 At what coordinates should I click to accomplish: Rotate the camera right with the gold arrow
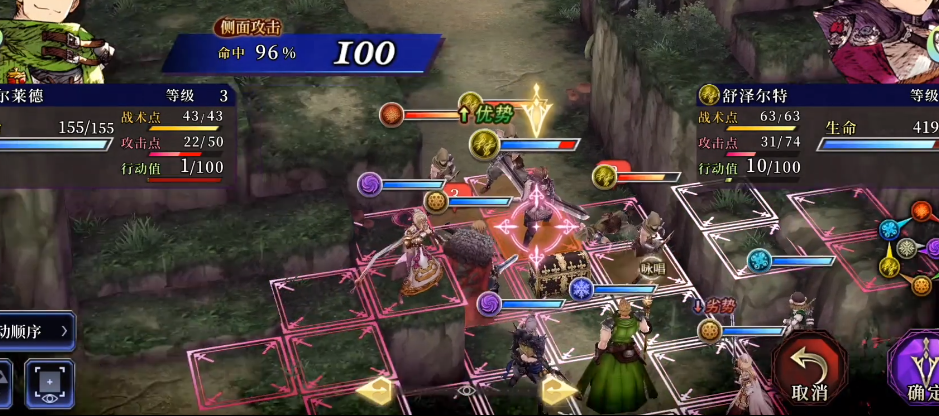(560, 389)
